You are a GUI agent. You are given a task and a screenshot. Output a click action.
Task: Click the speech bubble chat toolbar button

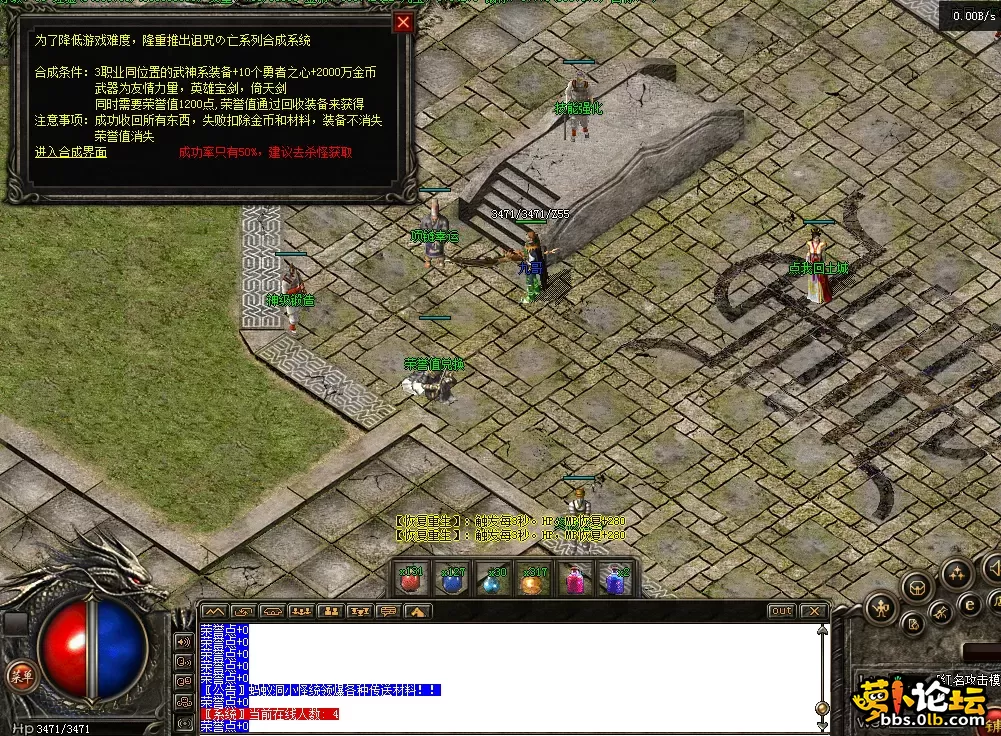pyautogui.click(x=388, y=611)
